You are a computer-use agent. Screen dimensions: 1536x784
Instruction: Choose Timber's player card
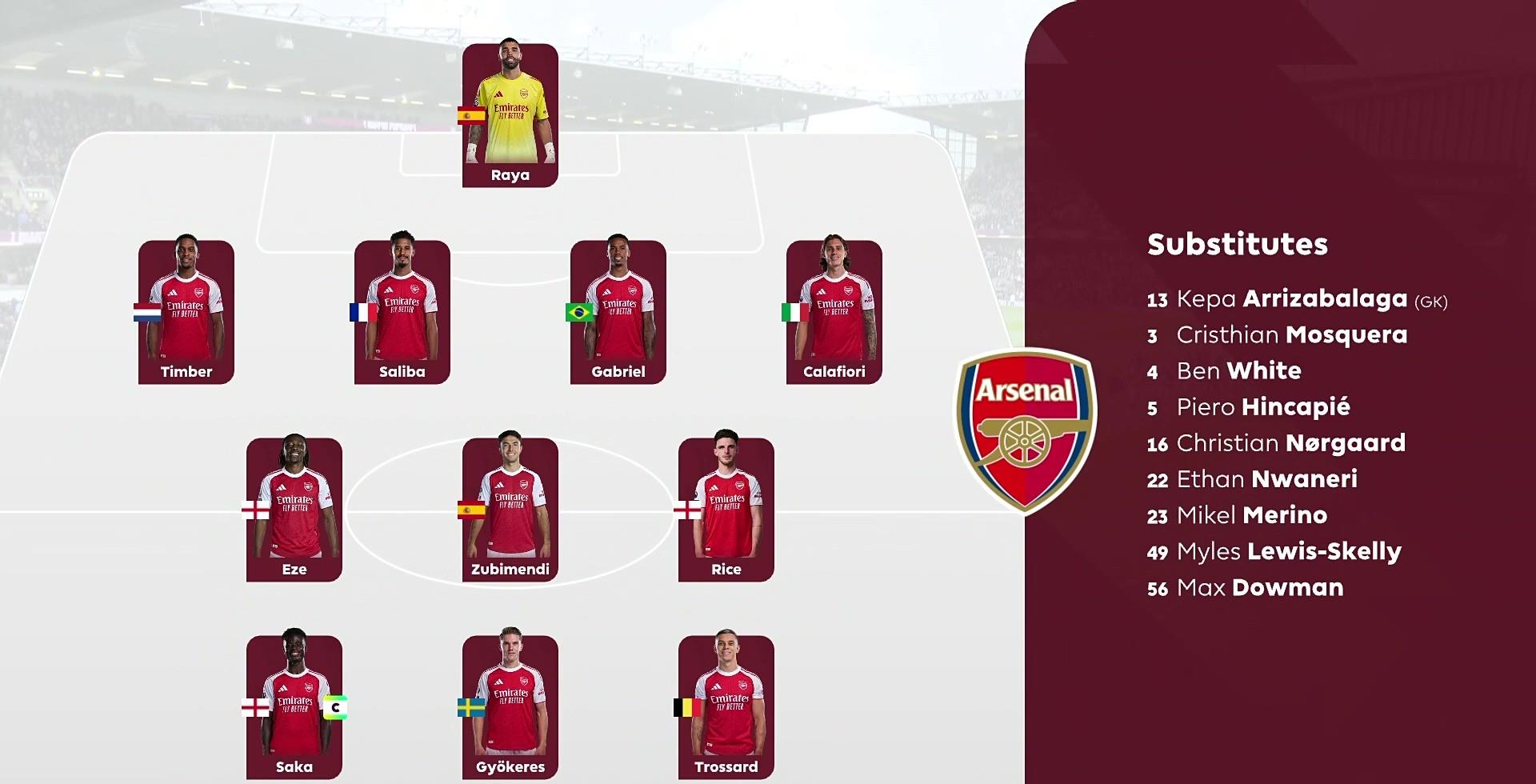(x=186, y=312)
